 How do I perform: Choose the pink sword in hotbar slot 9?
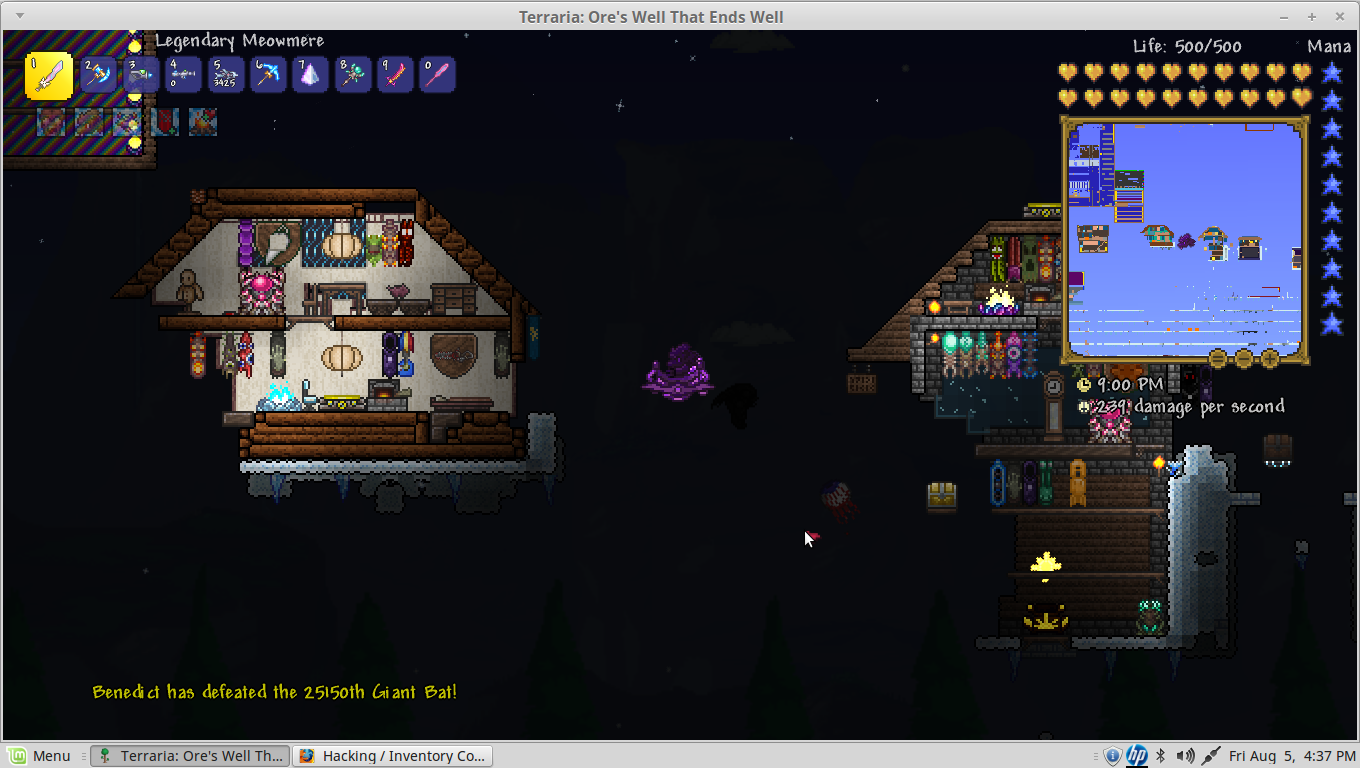pyautogui.click(x=395, y=75)
